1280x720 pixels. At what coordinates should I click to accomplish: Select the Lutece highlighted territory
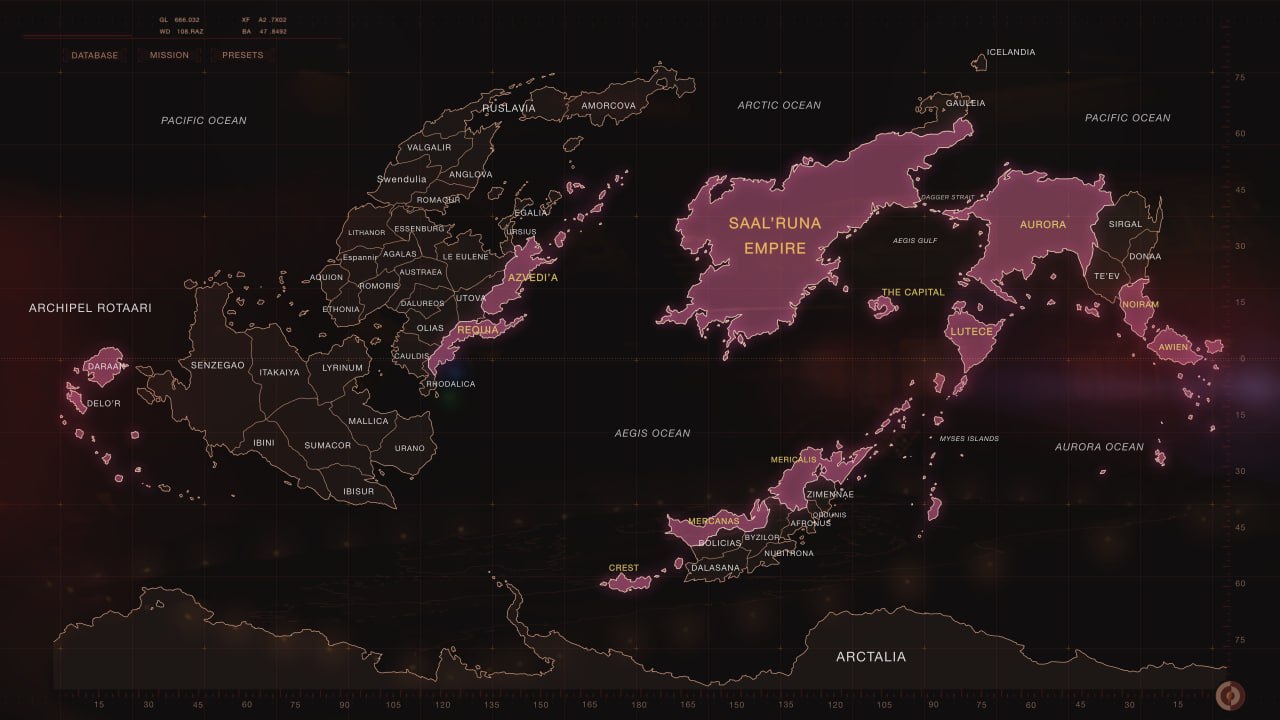(970, 330)
